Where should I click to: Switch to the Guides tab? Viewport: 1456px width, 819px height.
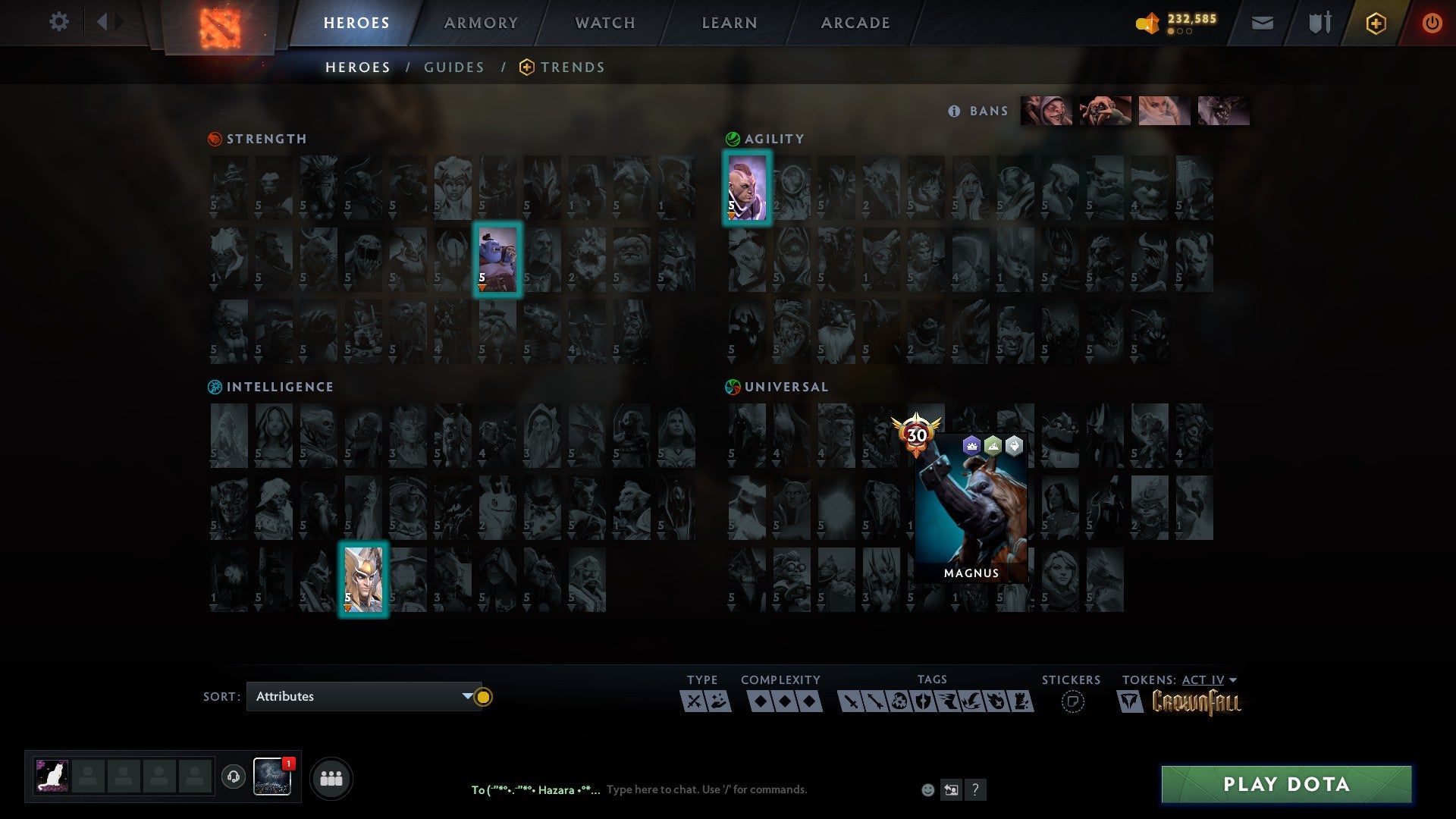click(x=454, y=67)
